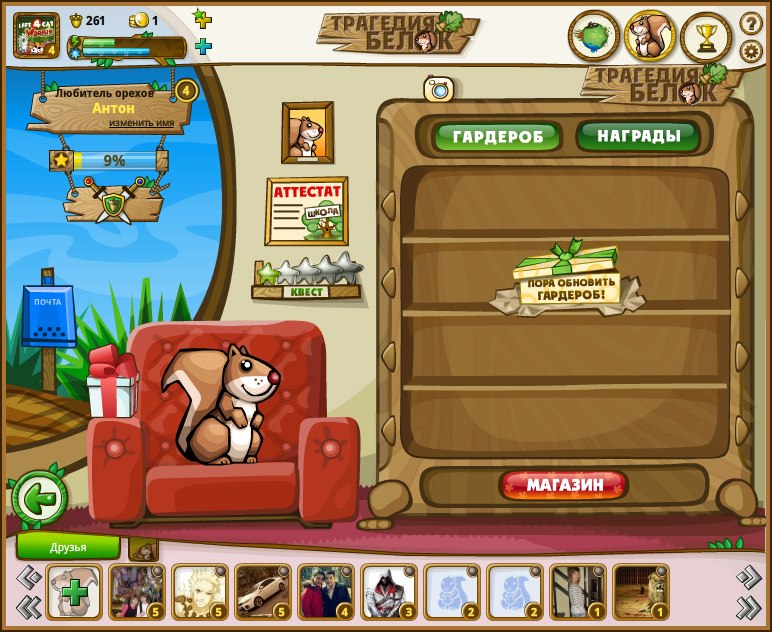Open the help question mark button
The image size is (772, 632).
[x=751, y=23]
